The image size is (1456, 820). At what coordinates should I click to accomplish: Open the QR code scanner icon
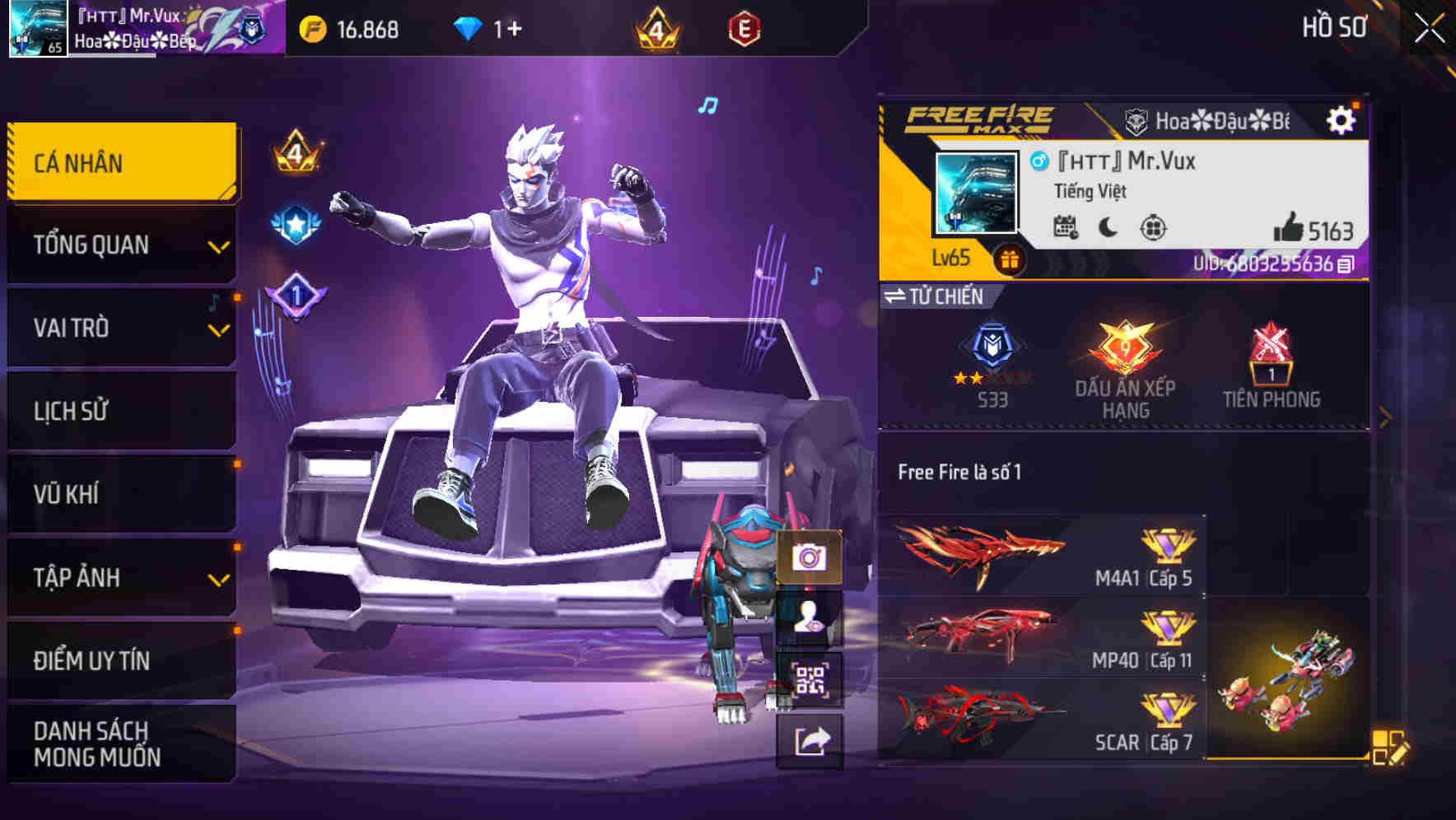coord(810,679)
